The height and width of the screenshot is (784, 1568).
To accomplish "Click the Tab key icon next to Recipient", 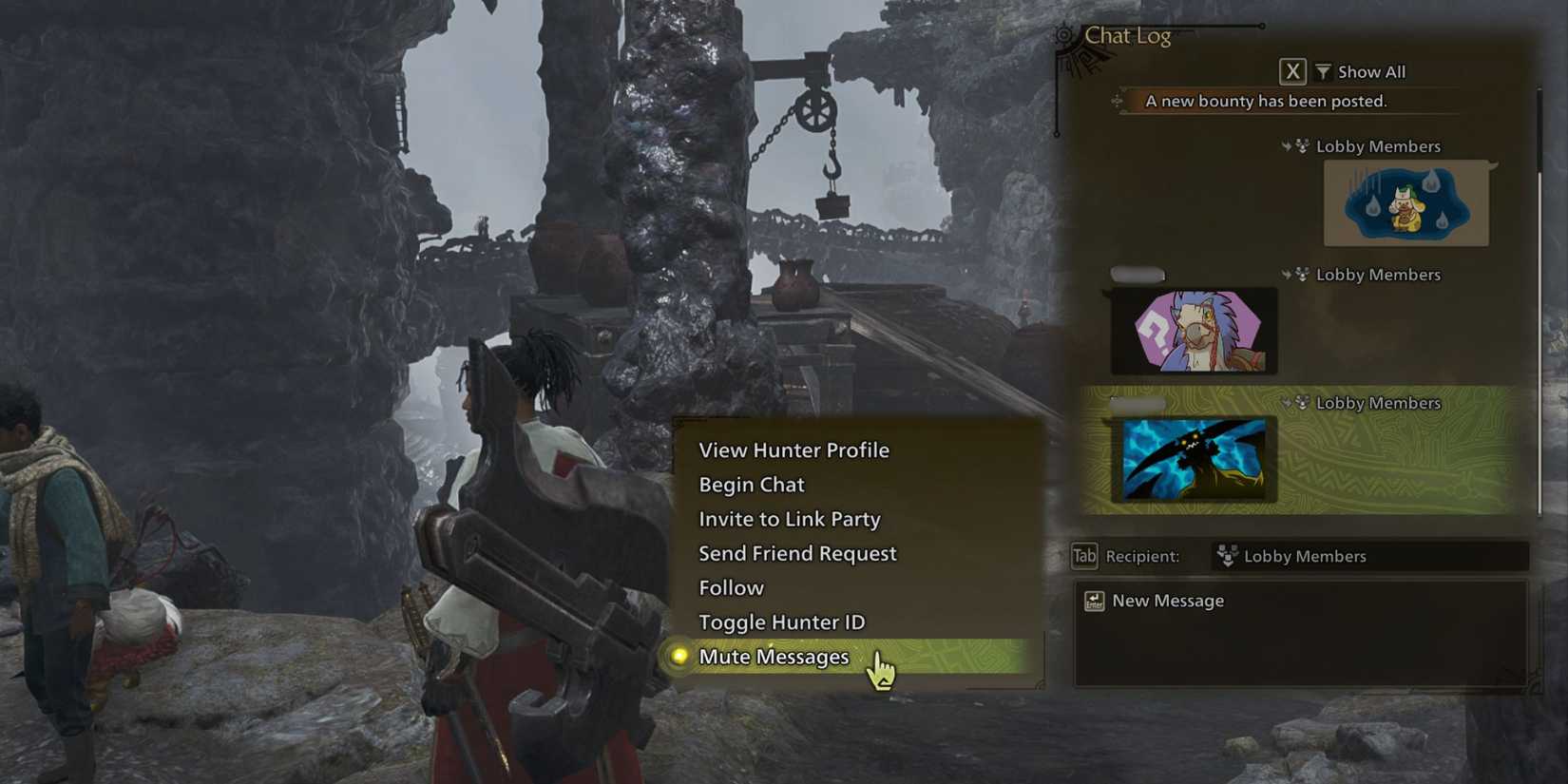I will (x=1082, y=556).
